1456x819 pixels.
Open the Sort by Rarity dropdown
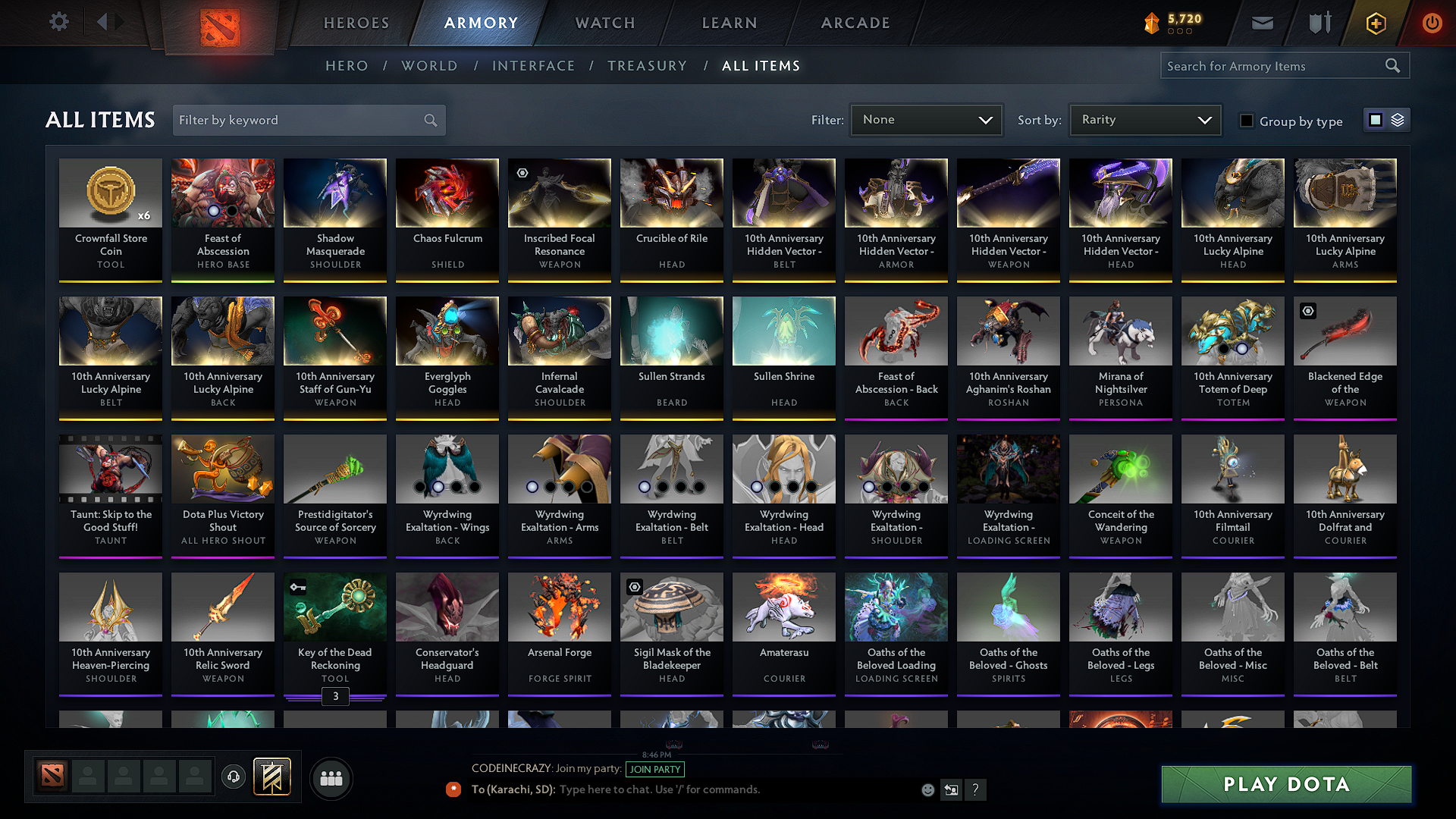click(1144, 119)
